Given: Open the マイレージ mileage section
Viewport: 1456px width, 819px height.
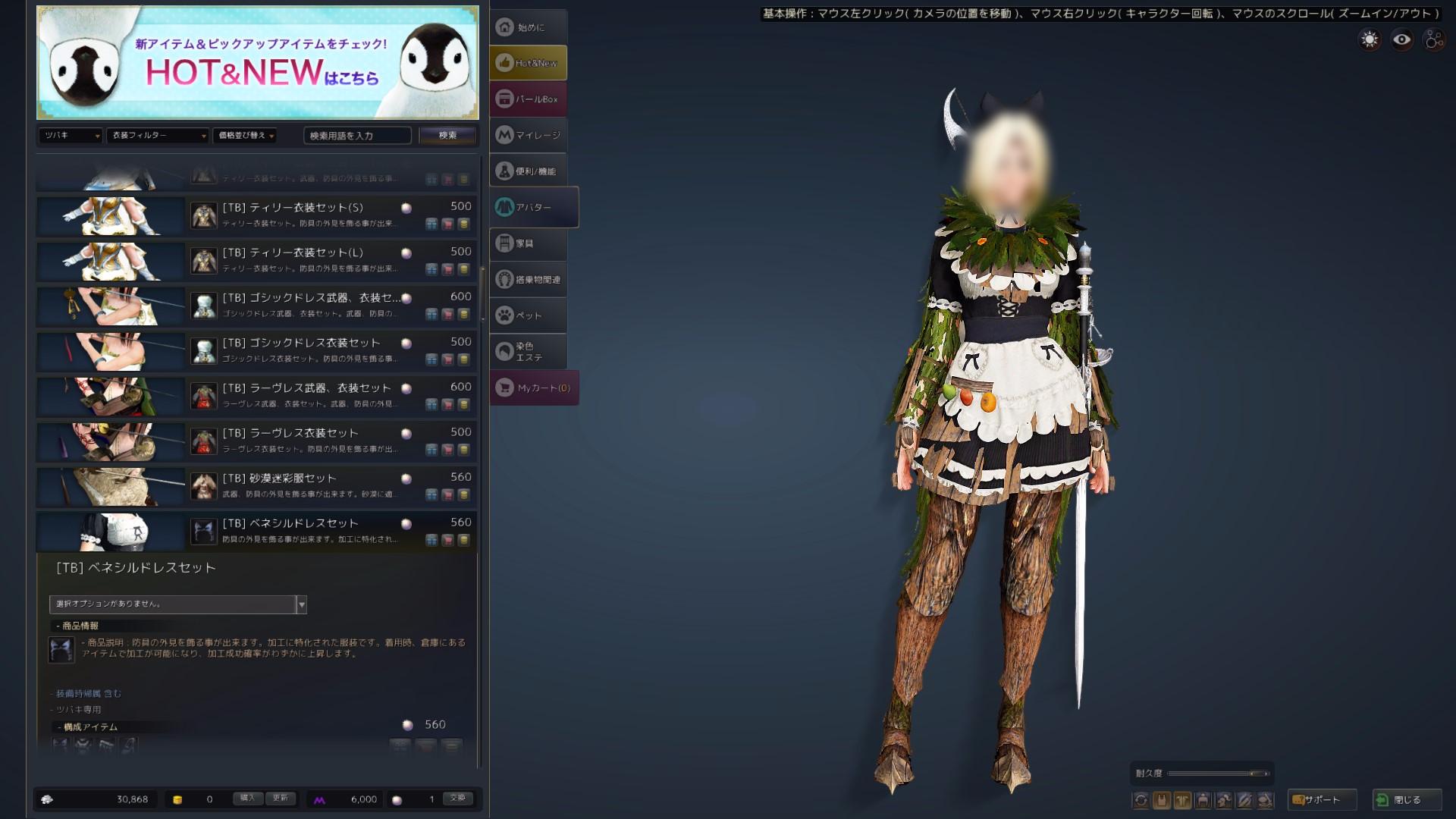Looking at the screenshot, I should [529, 134].
